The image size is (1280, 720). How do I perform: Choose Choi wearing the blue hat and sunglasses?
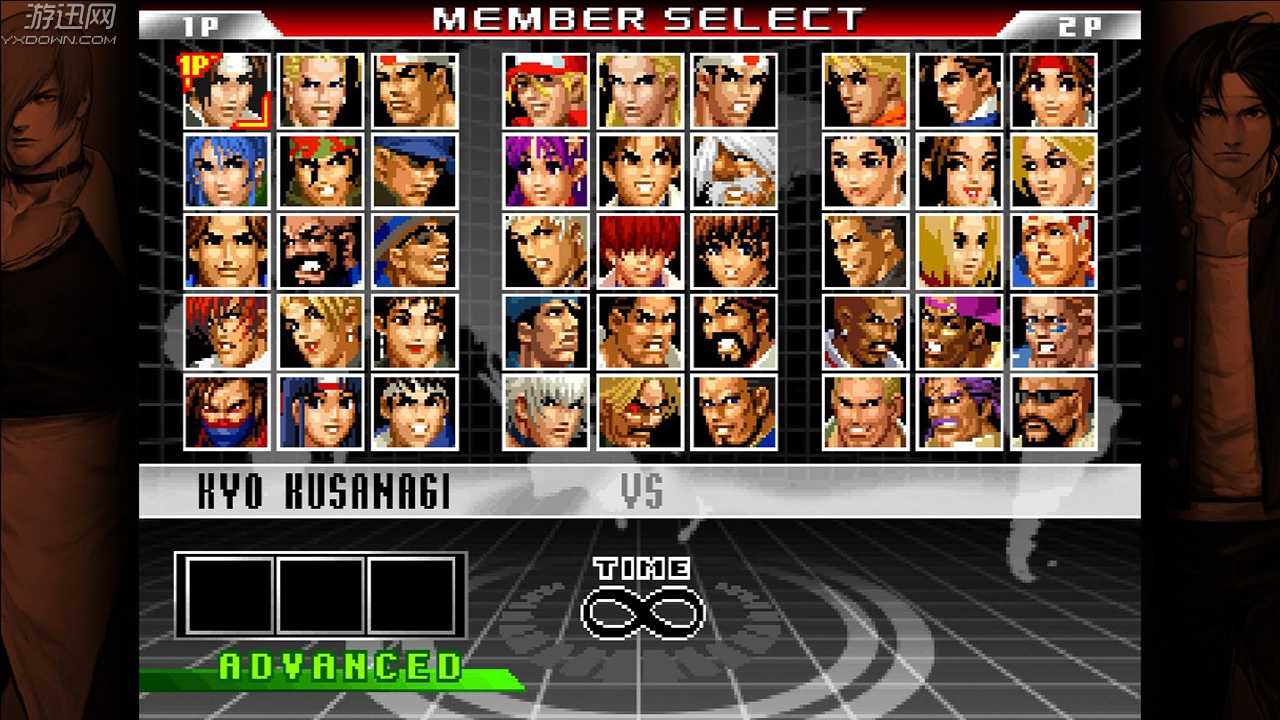[x=414, y=251]
